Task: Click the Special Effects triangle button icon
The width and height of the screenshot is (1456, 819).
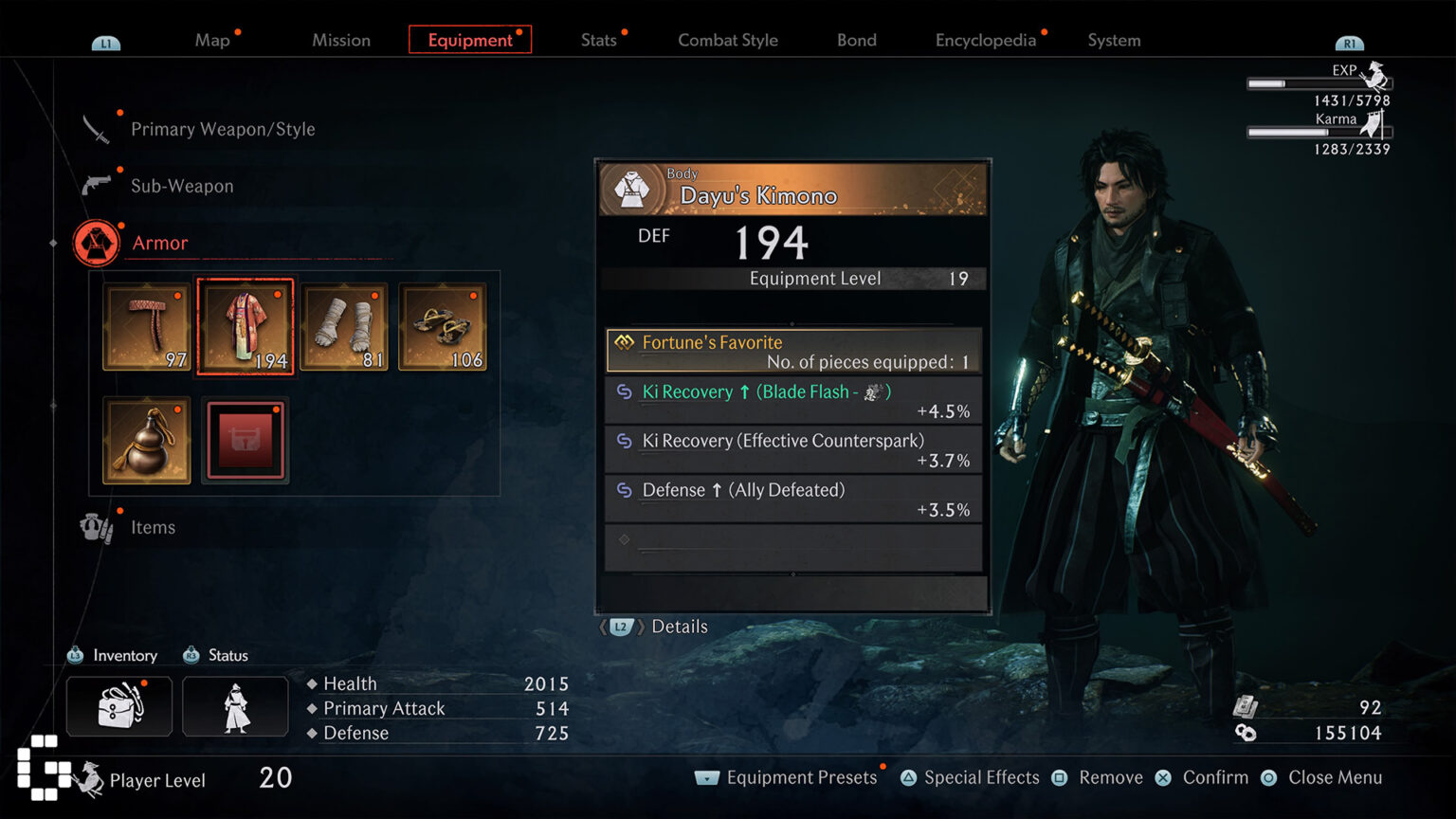Action: point(910,777)
